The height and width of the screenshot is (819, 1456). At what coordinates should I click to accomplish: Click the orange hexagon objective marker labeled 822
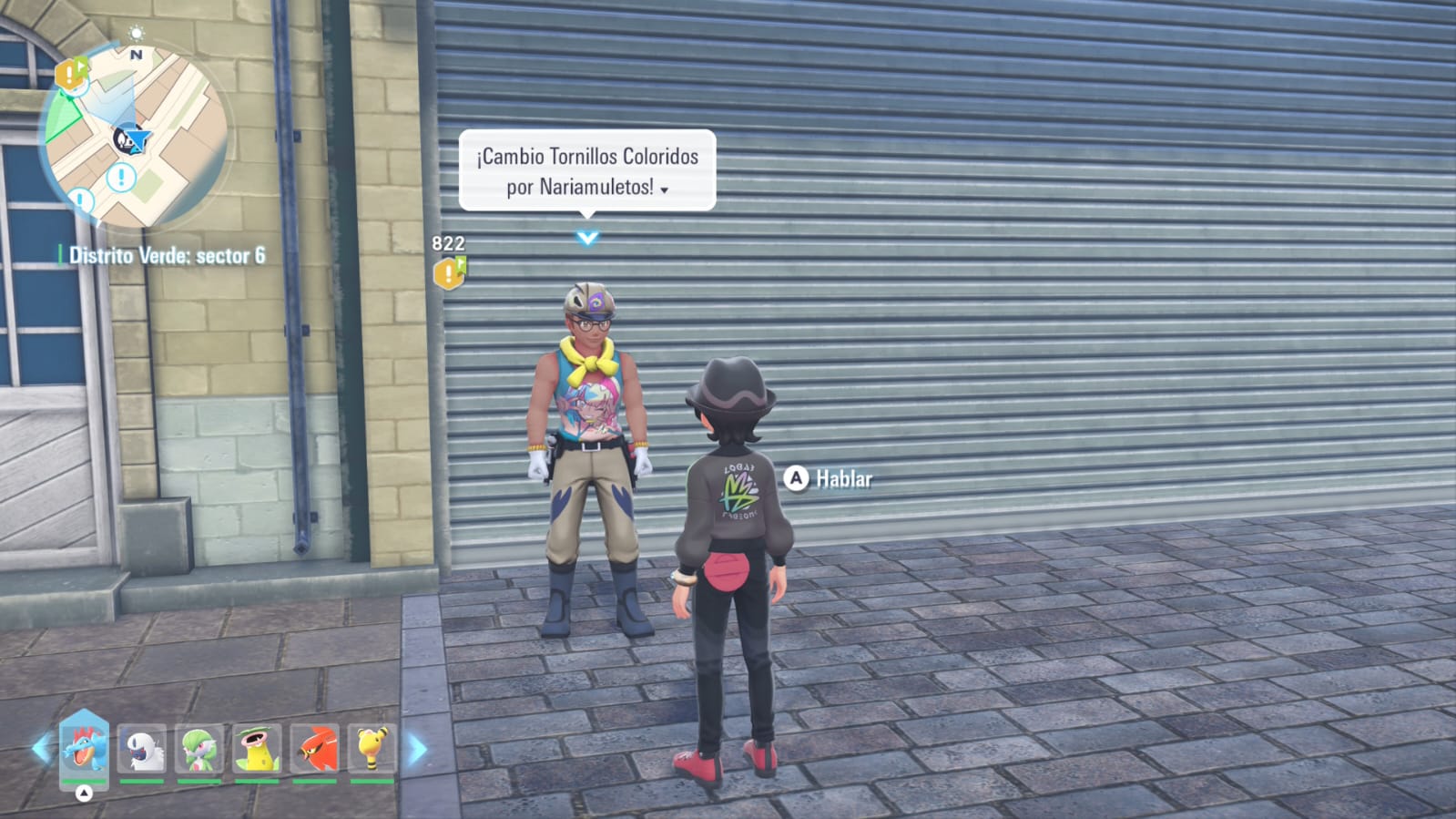pos(448,272)
